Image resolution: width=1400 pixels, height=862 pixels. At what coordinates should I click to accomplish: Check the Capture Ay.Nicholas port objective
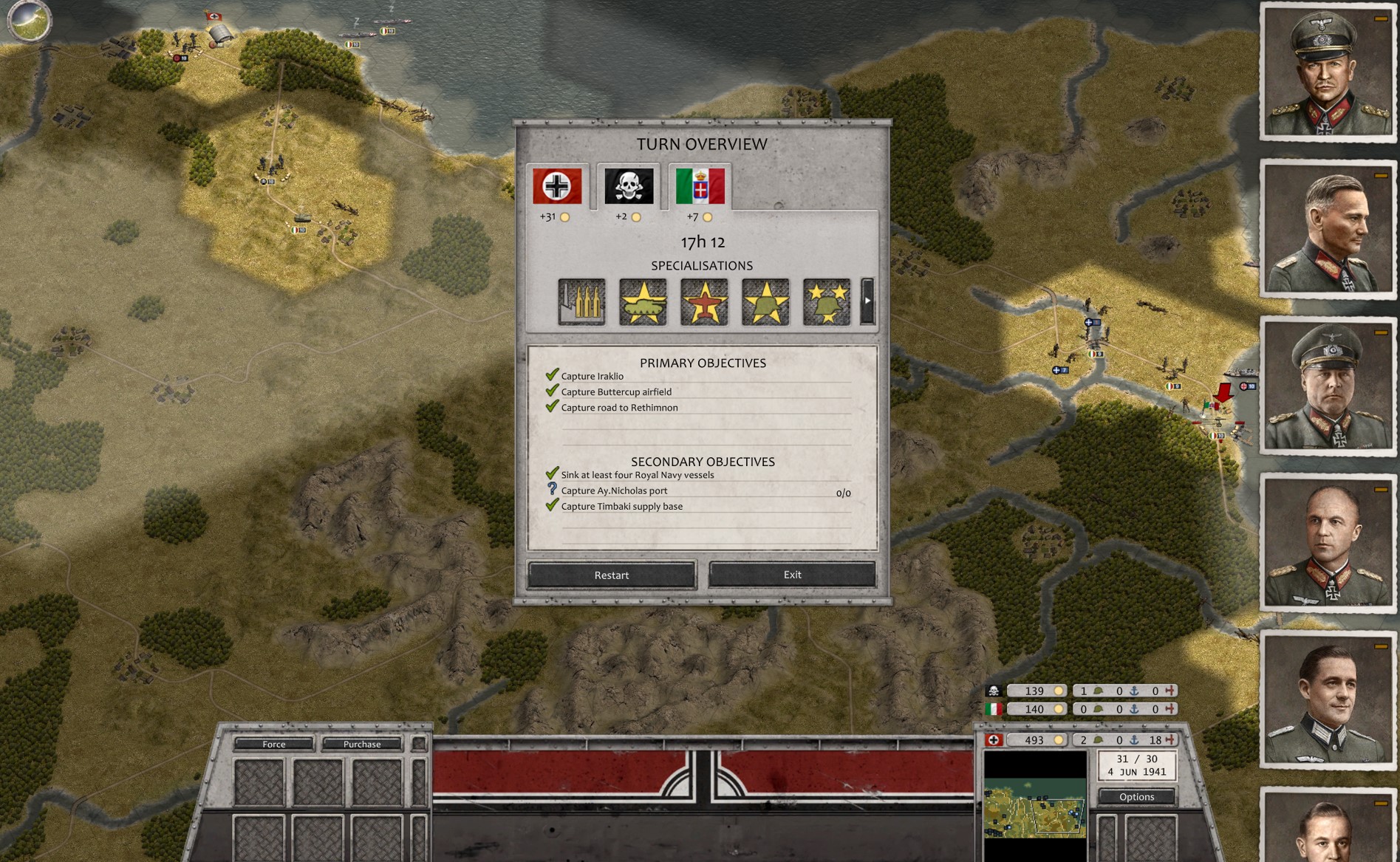[614, 490]
